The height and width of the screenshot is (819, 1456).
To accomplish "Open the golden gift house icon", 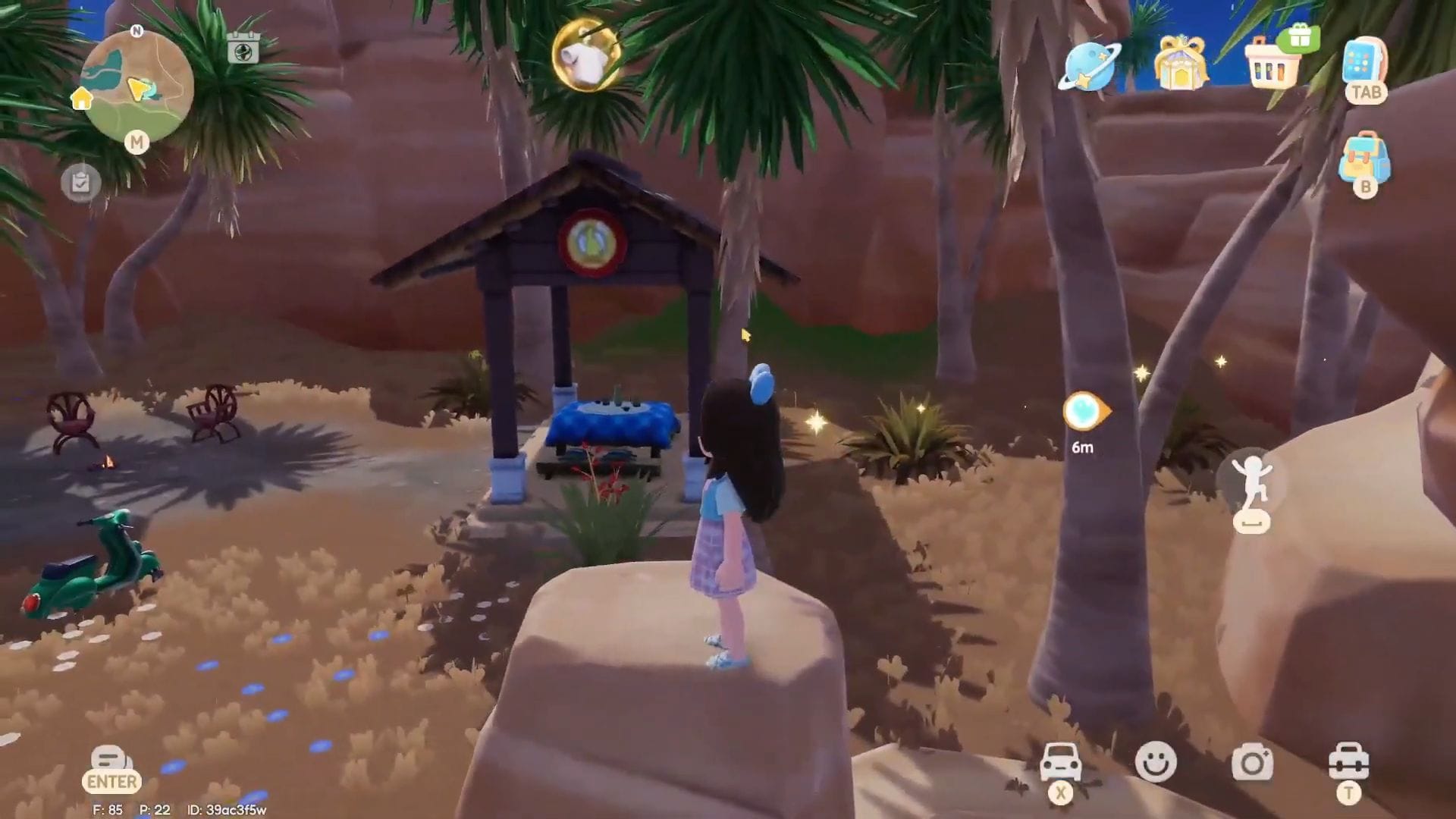I will tap(1179, 62).
